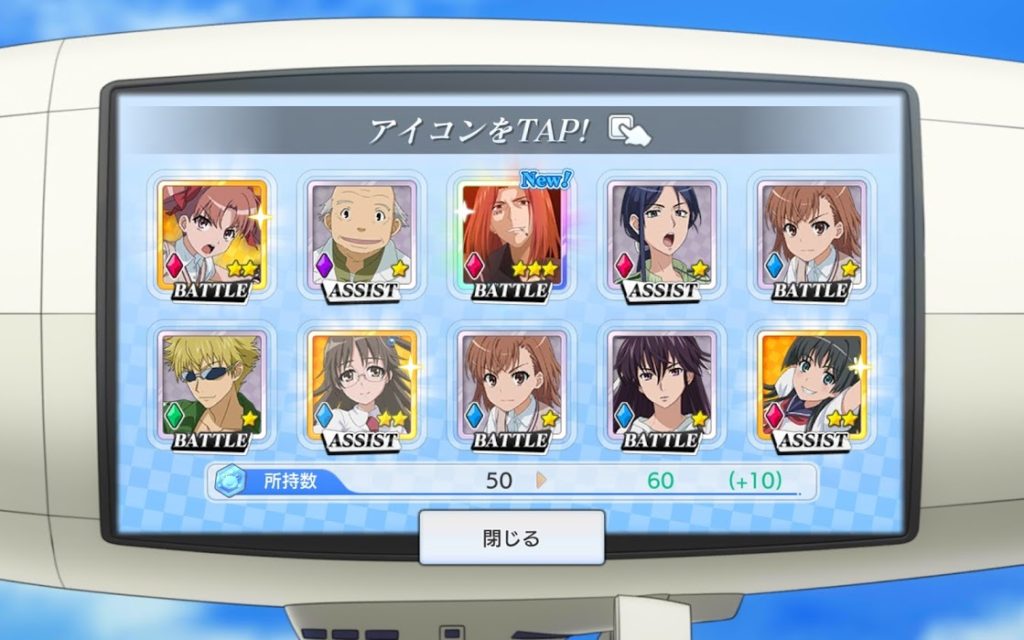
Task: Choose the dark-blue-haired shouting girl ASSIST card
Action: coord(662,238)
